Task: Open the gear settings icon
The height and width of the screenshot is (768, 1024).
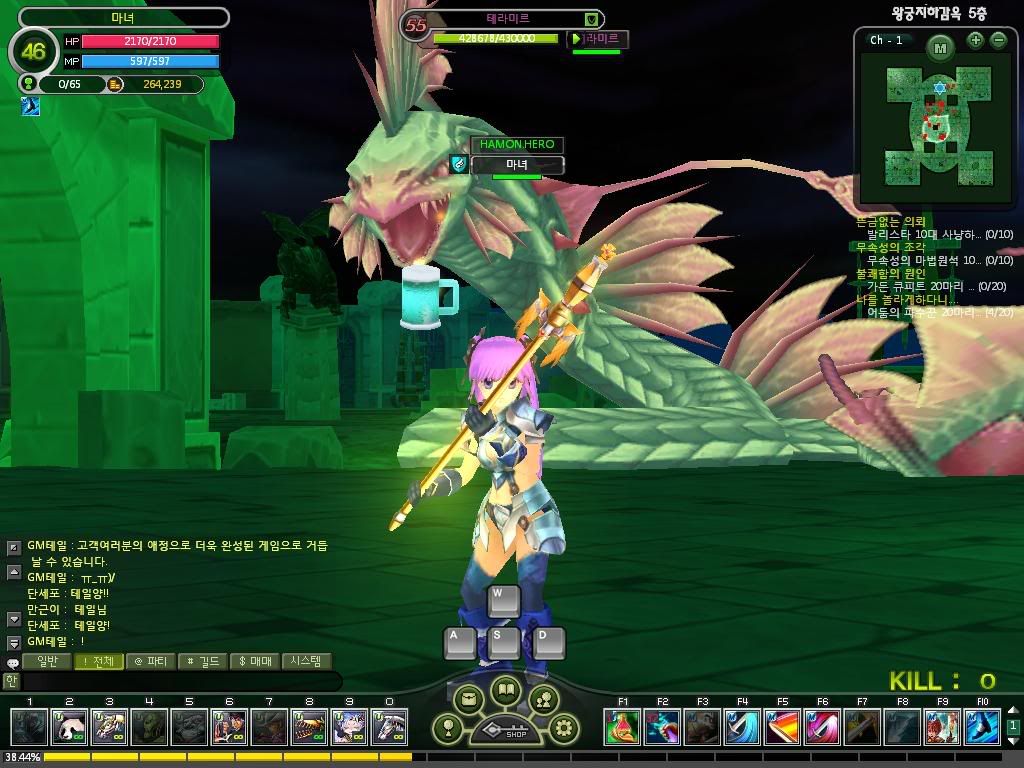Action: coord(565,727)
